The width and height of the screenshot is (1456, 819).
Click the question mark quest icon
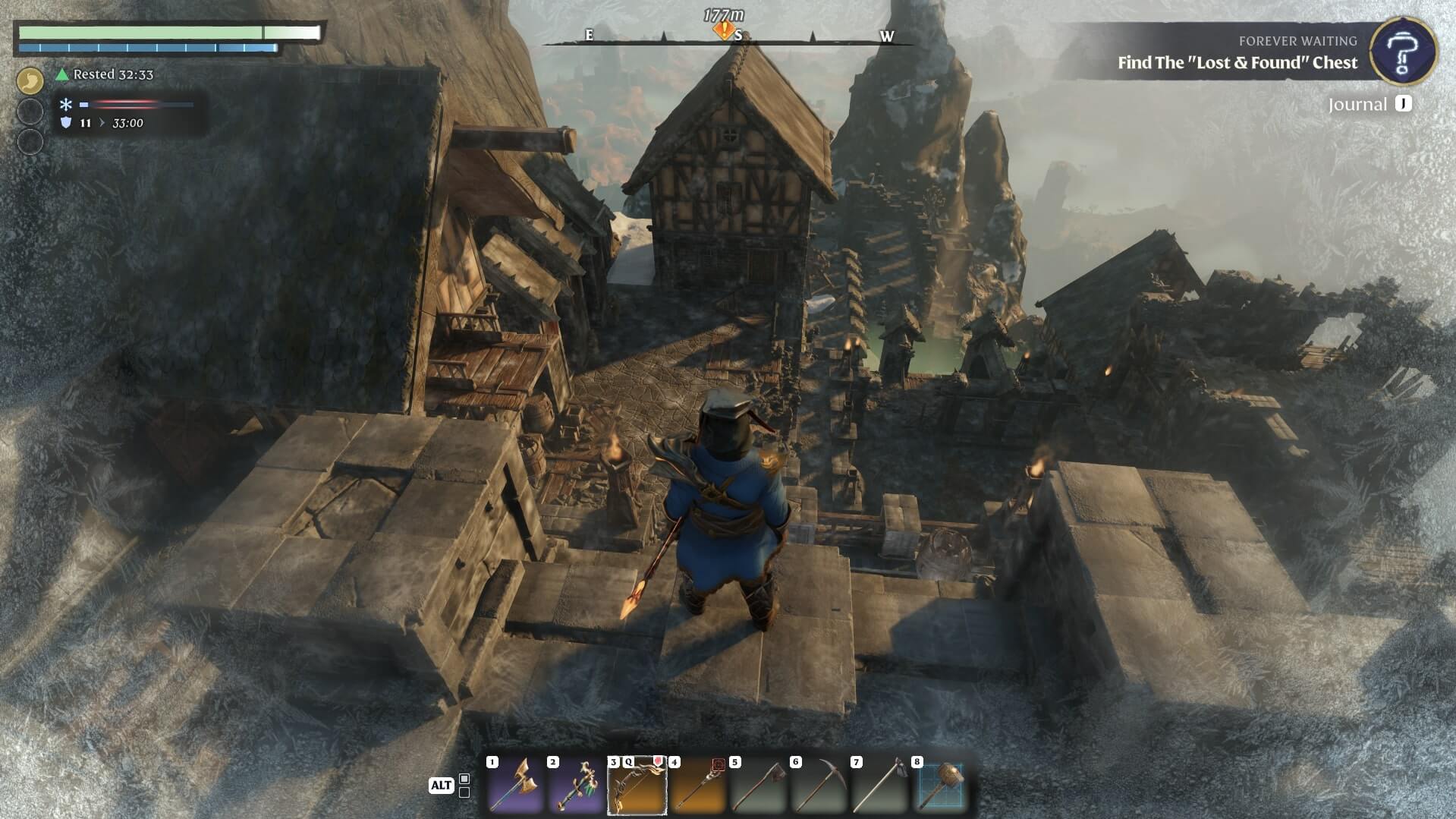click(x=1404, y=51)
